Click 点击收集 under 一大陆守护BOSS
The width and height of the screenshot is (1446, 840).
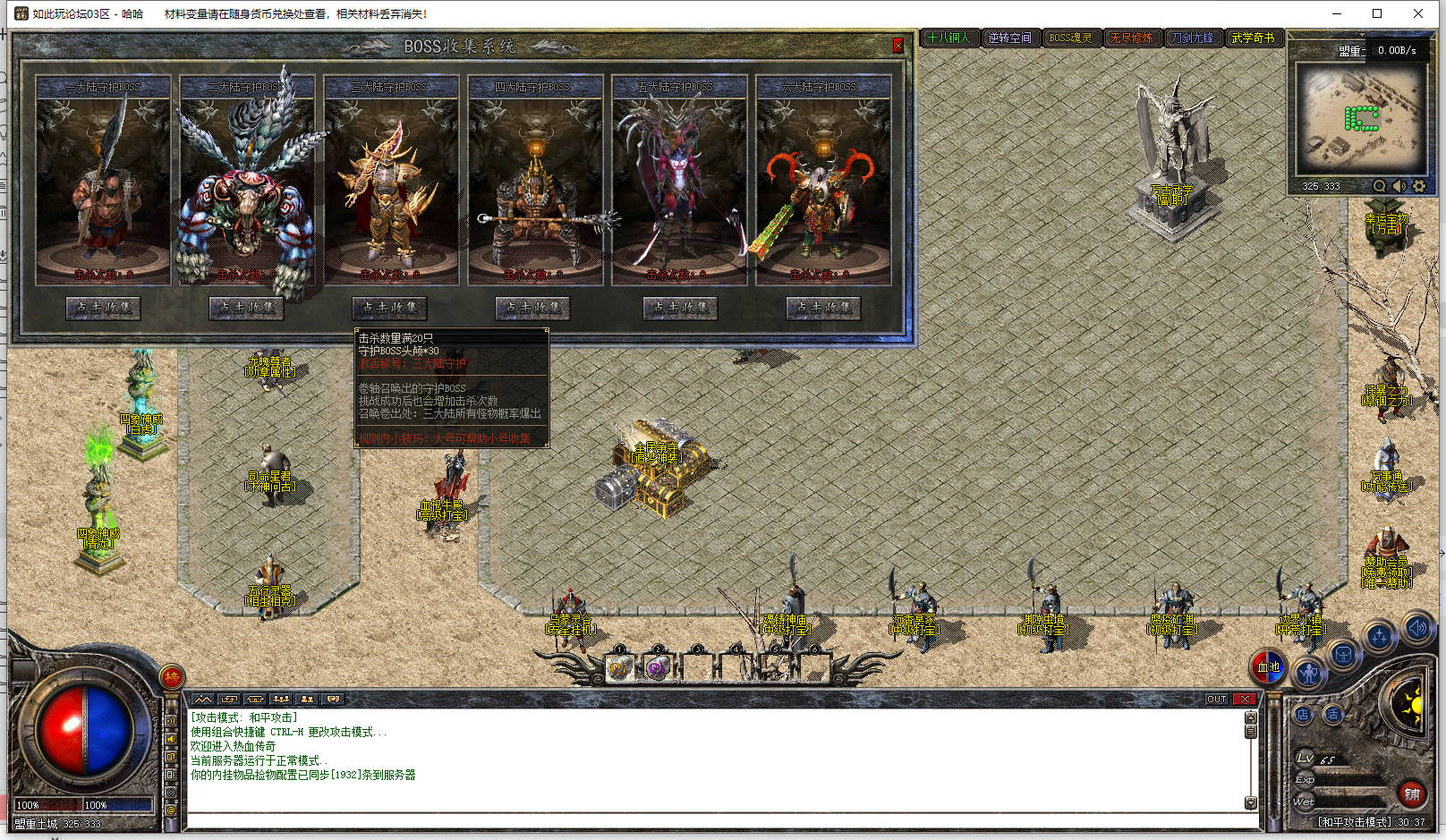[103, 308]
